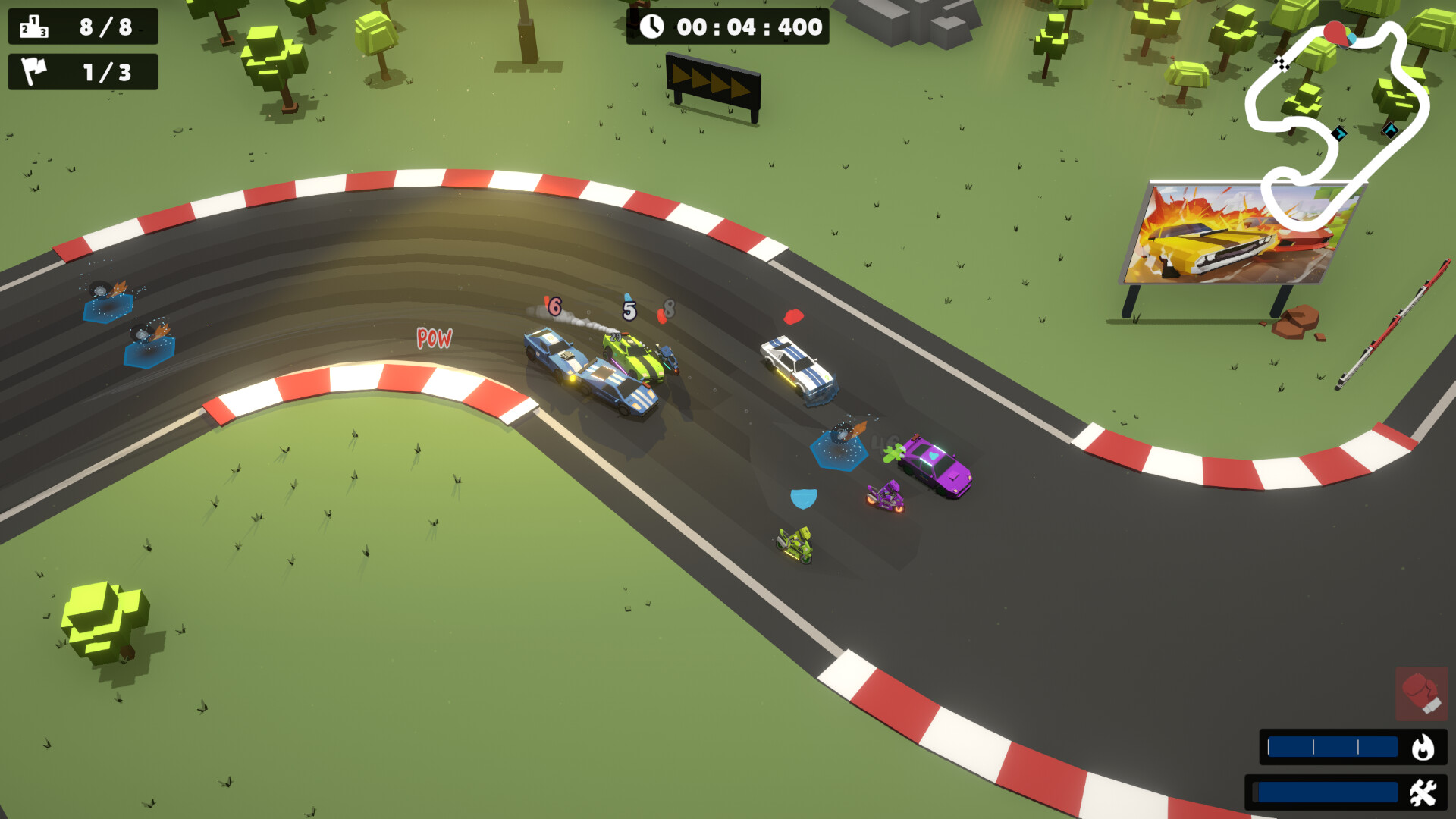
Task: Click the blue boost meter bar
Action: [x=1331, y=747]
